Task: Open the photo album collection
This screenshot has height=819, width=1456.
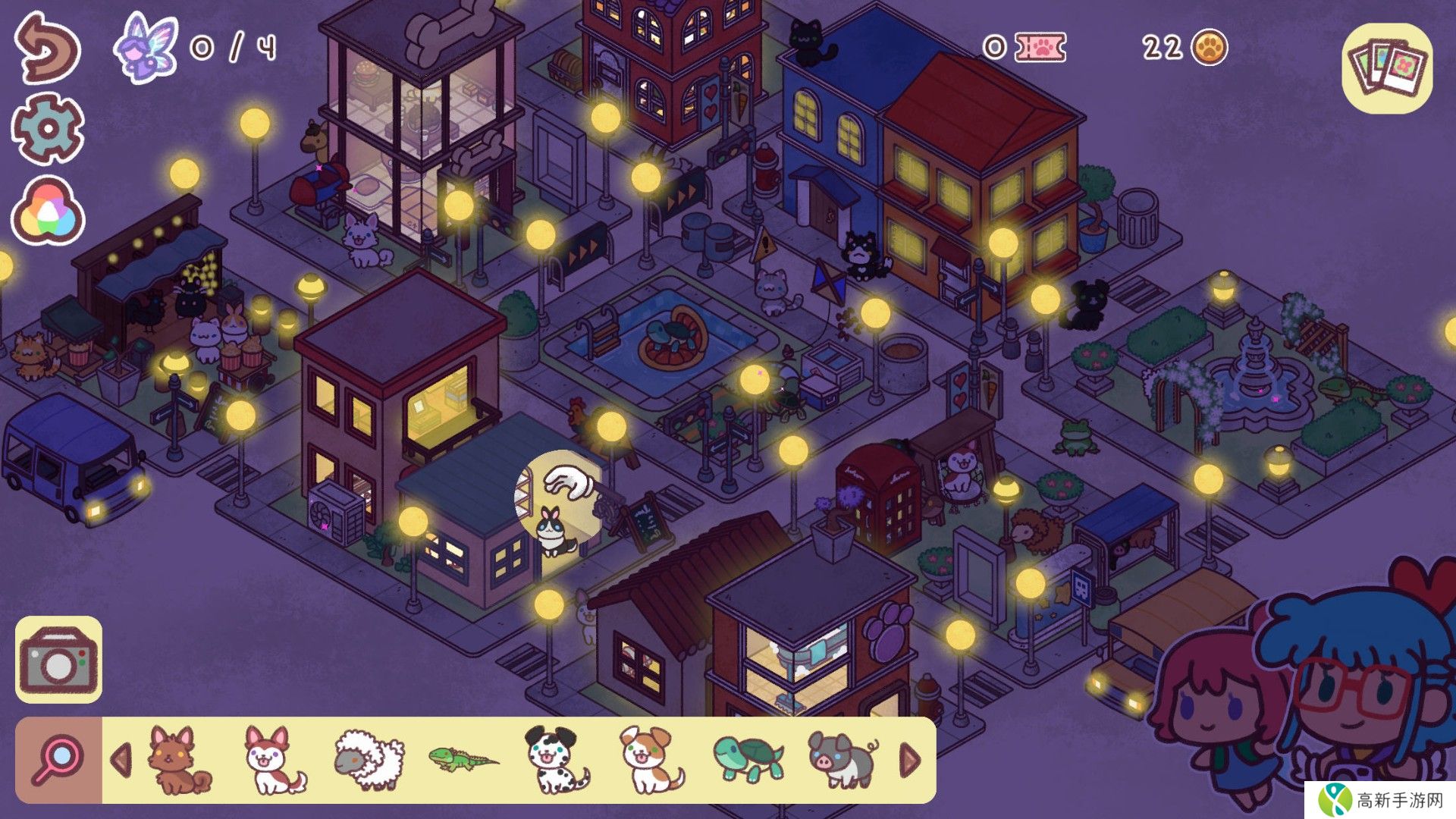Action: pyautogui.click(x=1387, y=68)
